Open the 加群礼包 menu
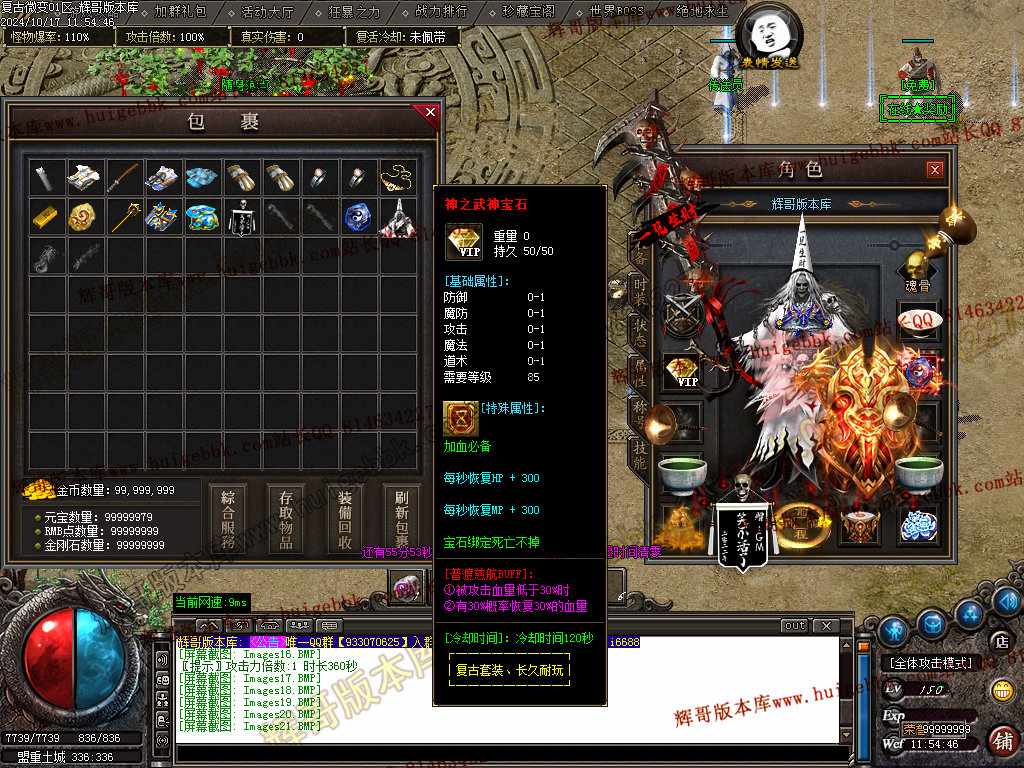 (181, 12)
